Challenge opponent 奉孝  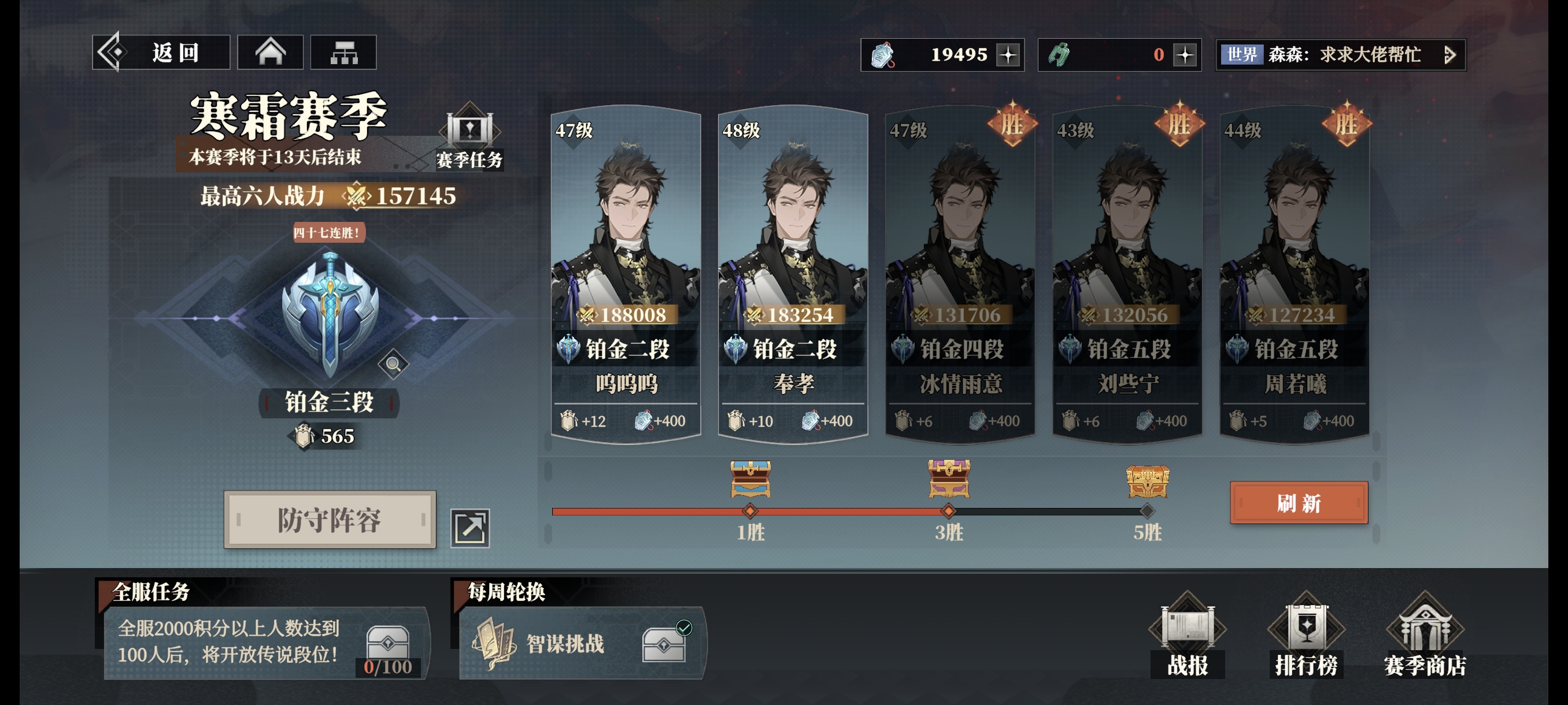(793, 274)
